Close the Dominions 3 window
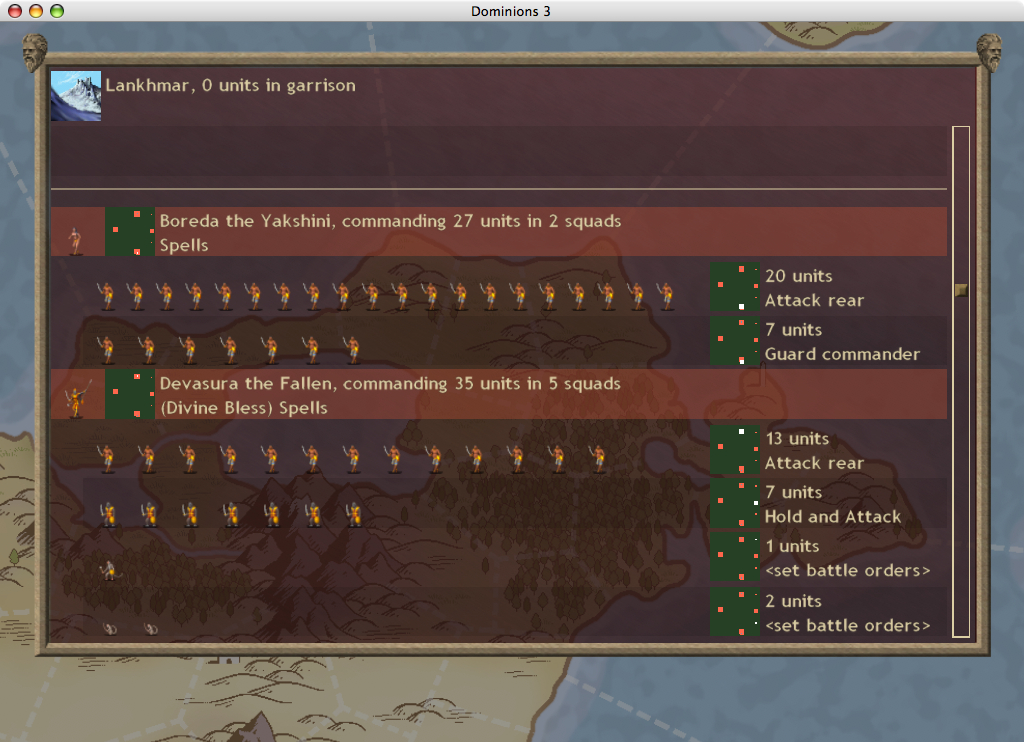The width and height of the screenshot is (1024, 742). coord(15,11)
